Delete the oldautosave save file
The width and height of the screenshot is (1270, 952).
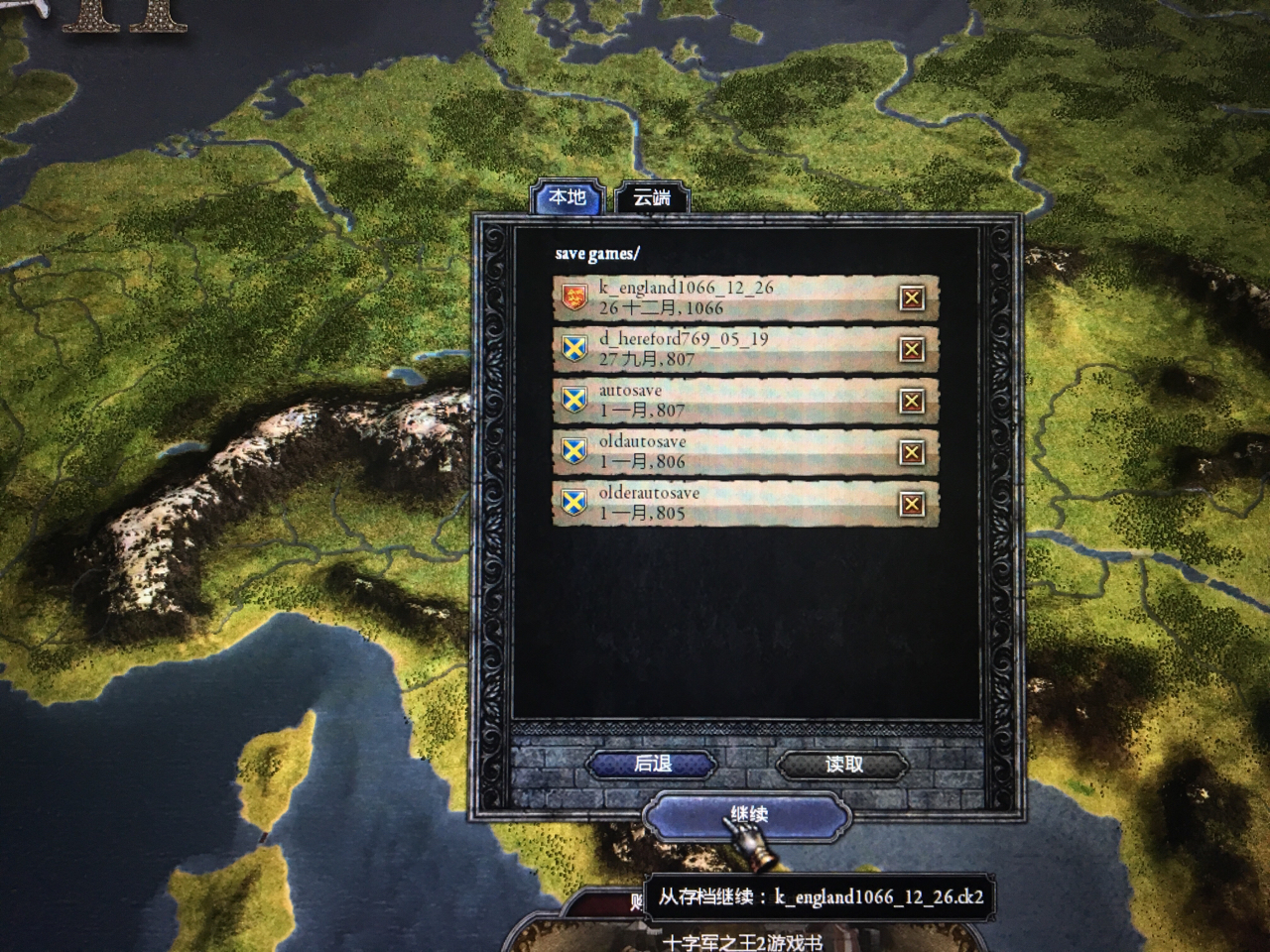click(911, 452)
